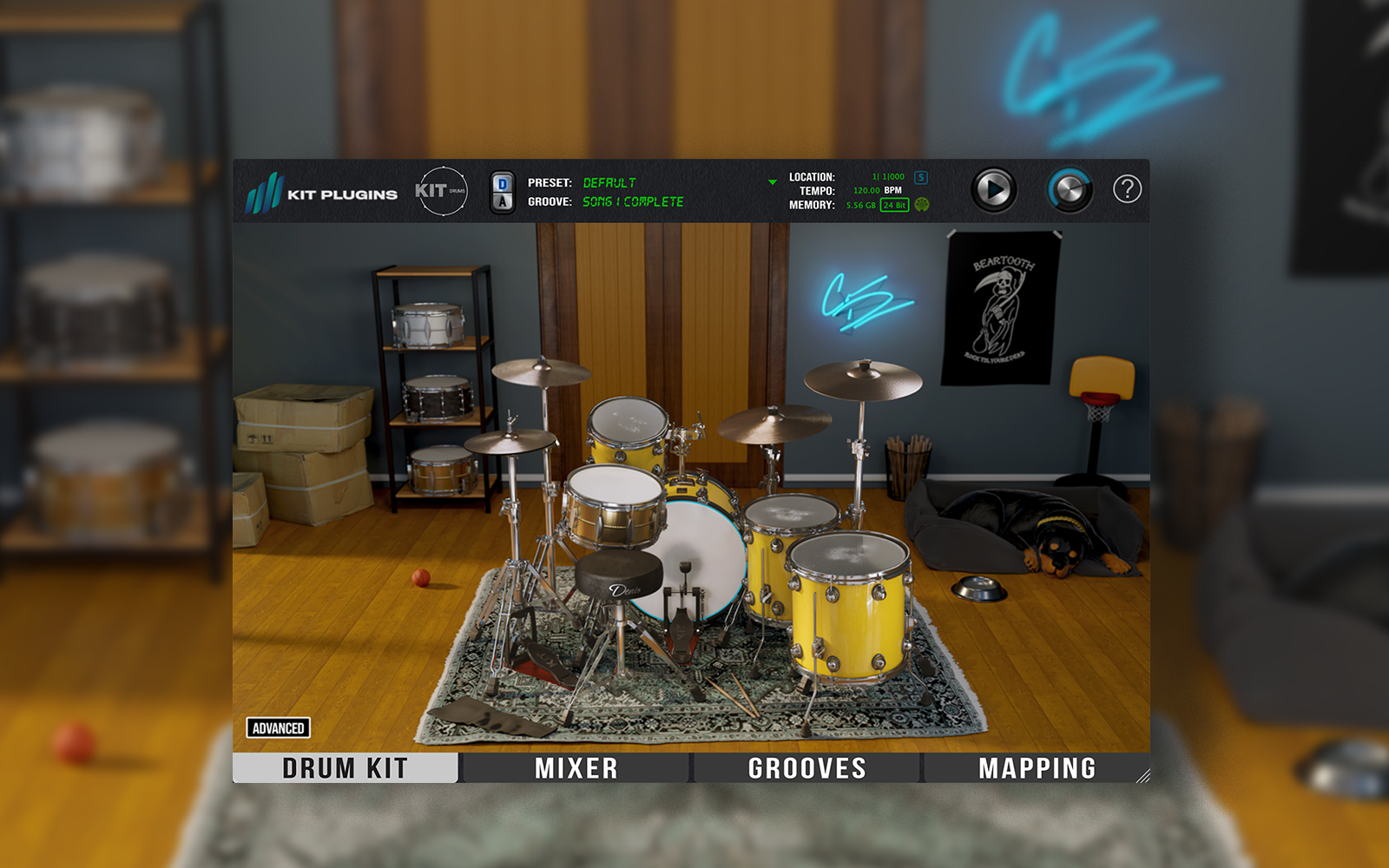Click the window resize corner grip
This screenshot has width=1389, height=868.
[x=1142, y=776]
